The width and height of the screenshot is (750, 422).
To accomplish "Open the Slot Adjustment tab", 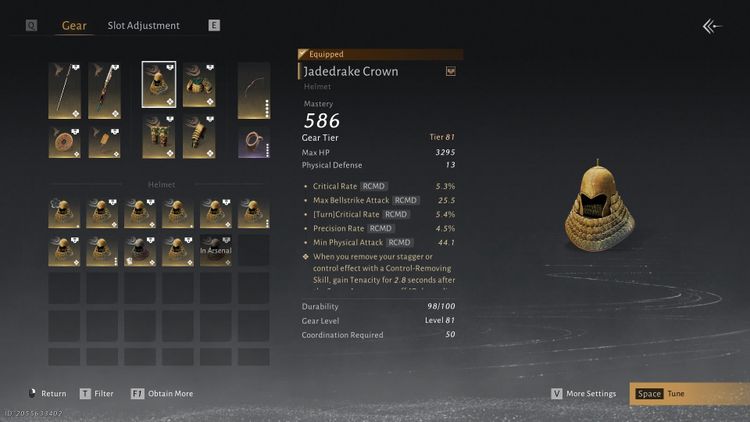I will click(143, 25).
